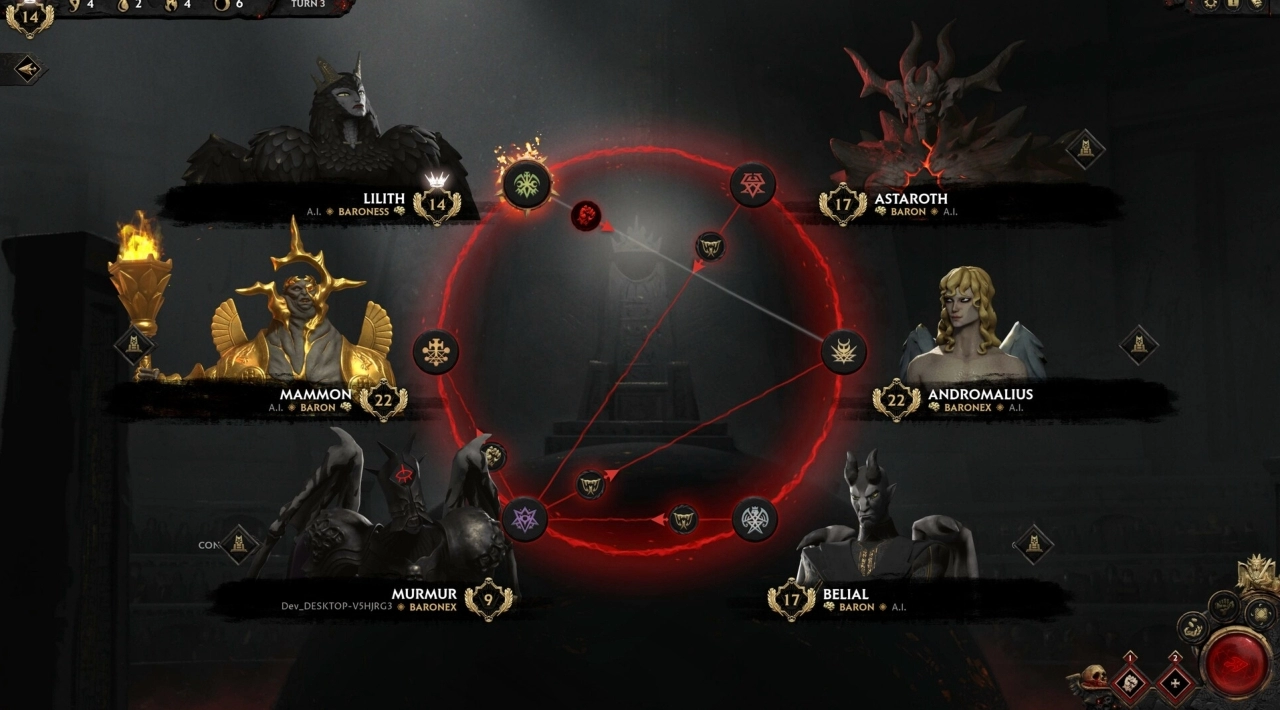The width and height of the screenshot is (1280, 710).
Task: Click the diamond emblem beside Andromalius
Action: coord(1138,345)
